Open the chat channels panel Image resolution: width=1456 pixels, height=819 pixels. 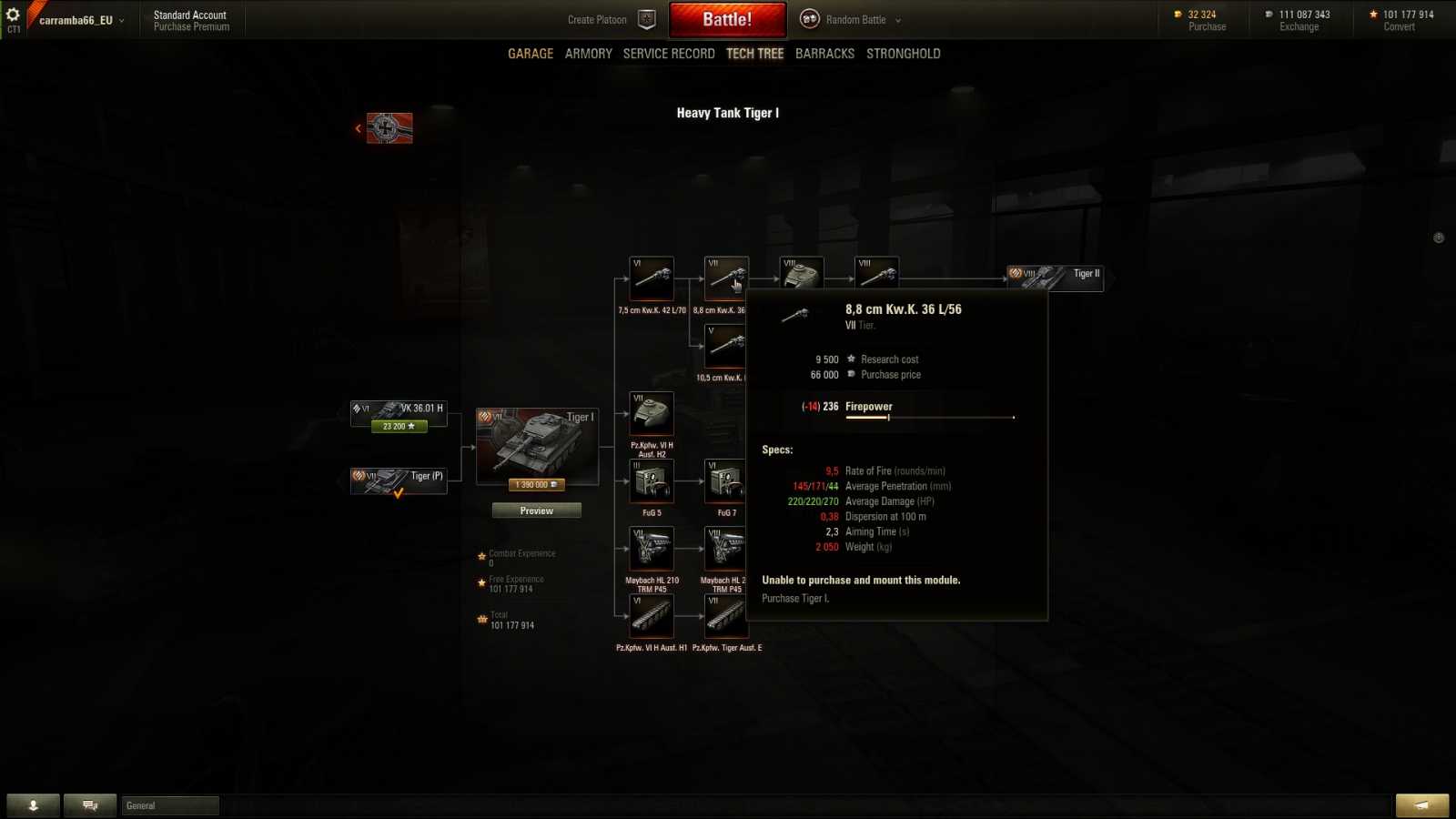click(x=89, y=804)
